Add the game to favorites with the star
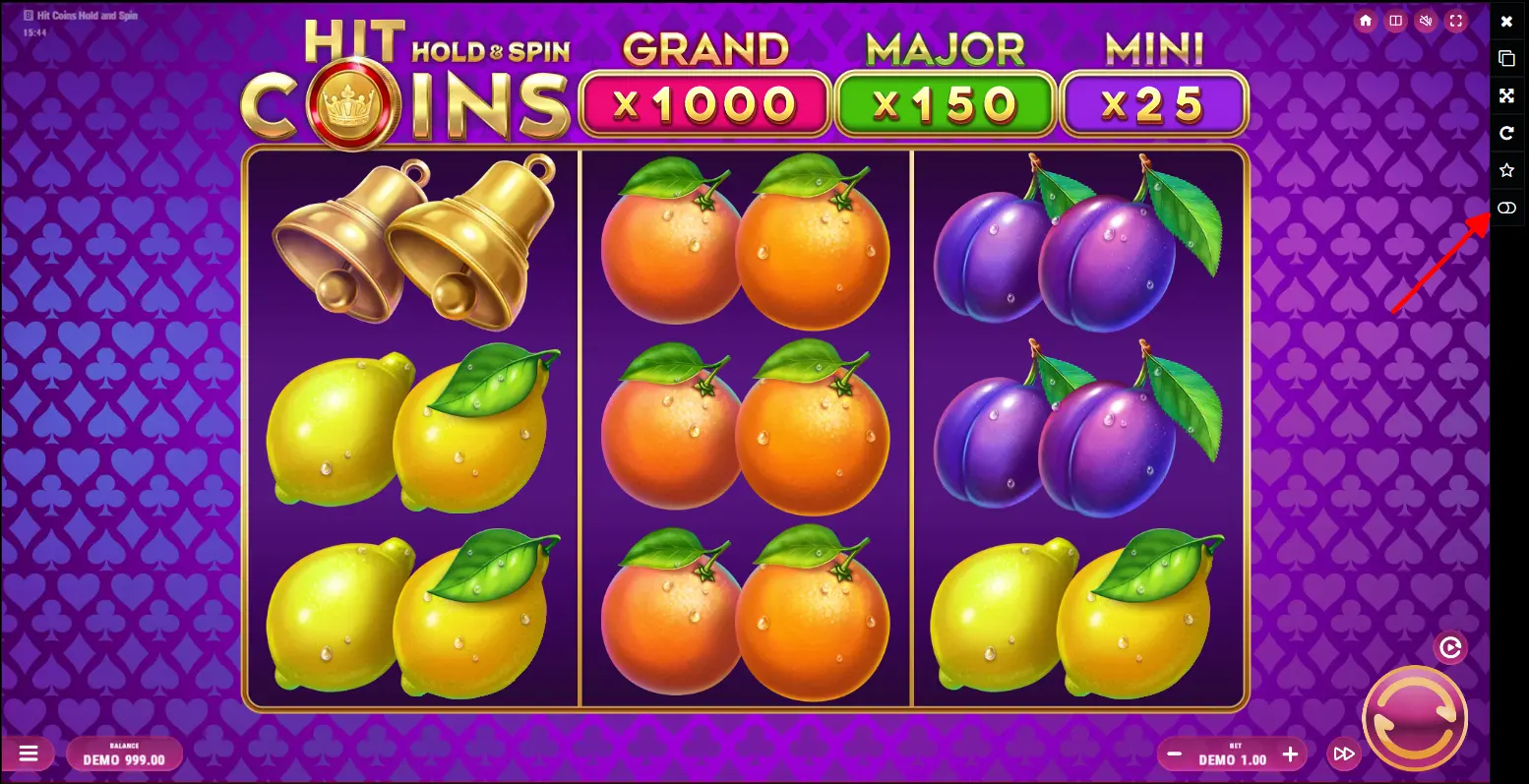The width and height of the screenshot is (1529, 784). (x=1506, y=170)
